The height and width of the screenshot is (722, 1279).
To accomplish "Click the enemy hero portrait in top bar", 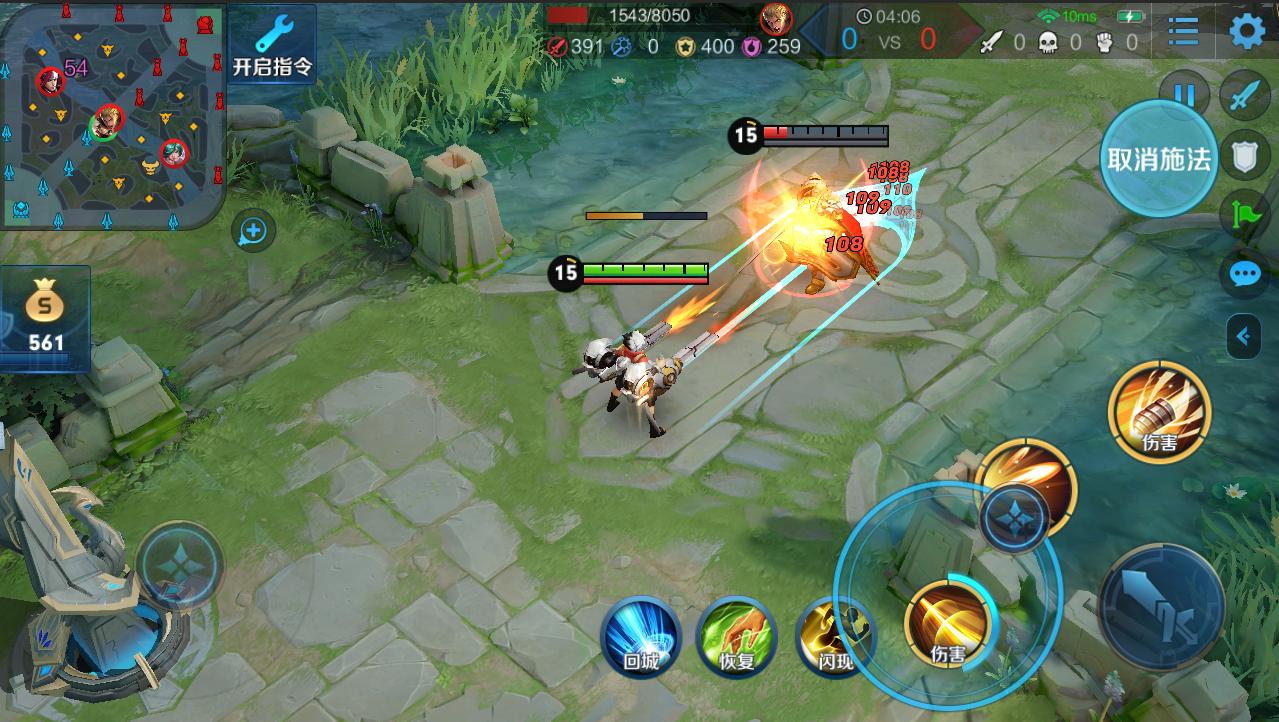I will pyautogui.click(x=775, y=18).
